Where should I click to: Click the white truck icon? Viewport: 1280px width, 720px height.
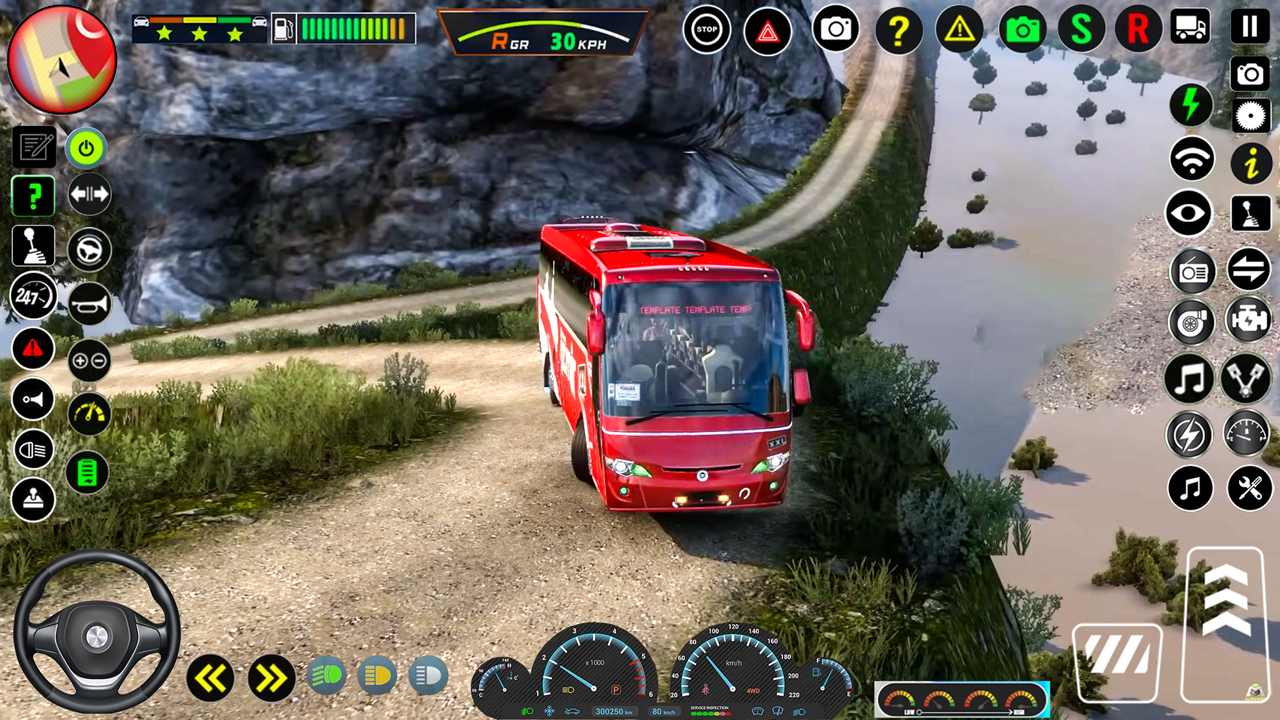1190,28
